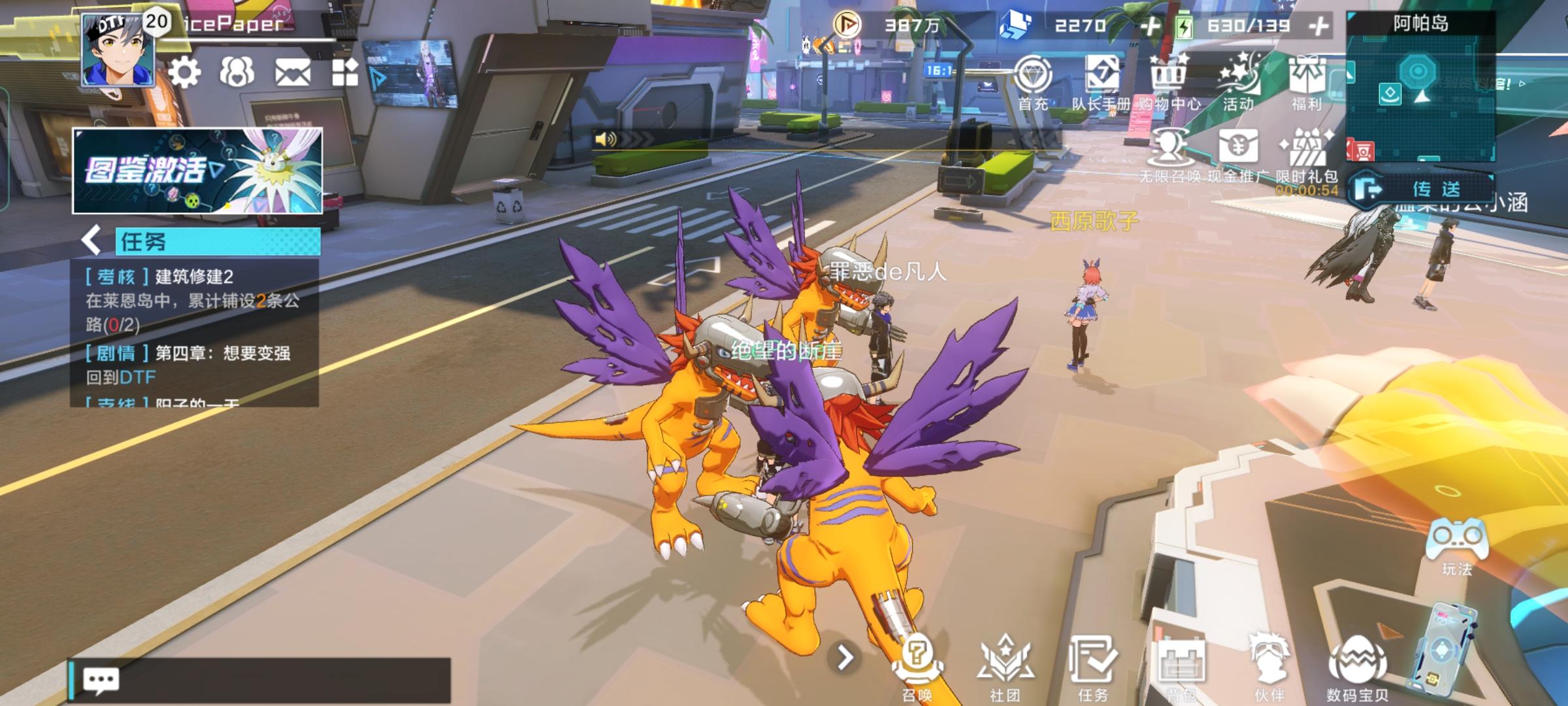This screenshot has width=1568, height=706.
Task: Open the 首充 first recharge icon
Action: coord(1033,83)
